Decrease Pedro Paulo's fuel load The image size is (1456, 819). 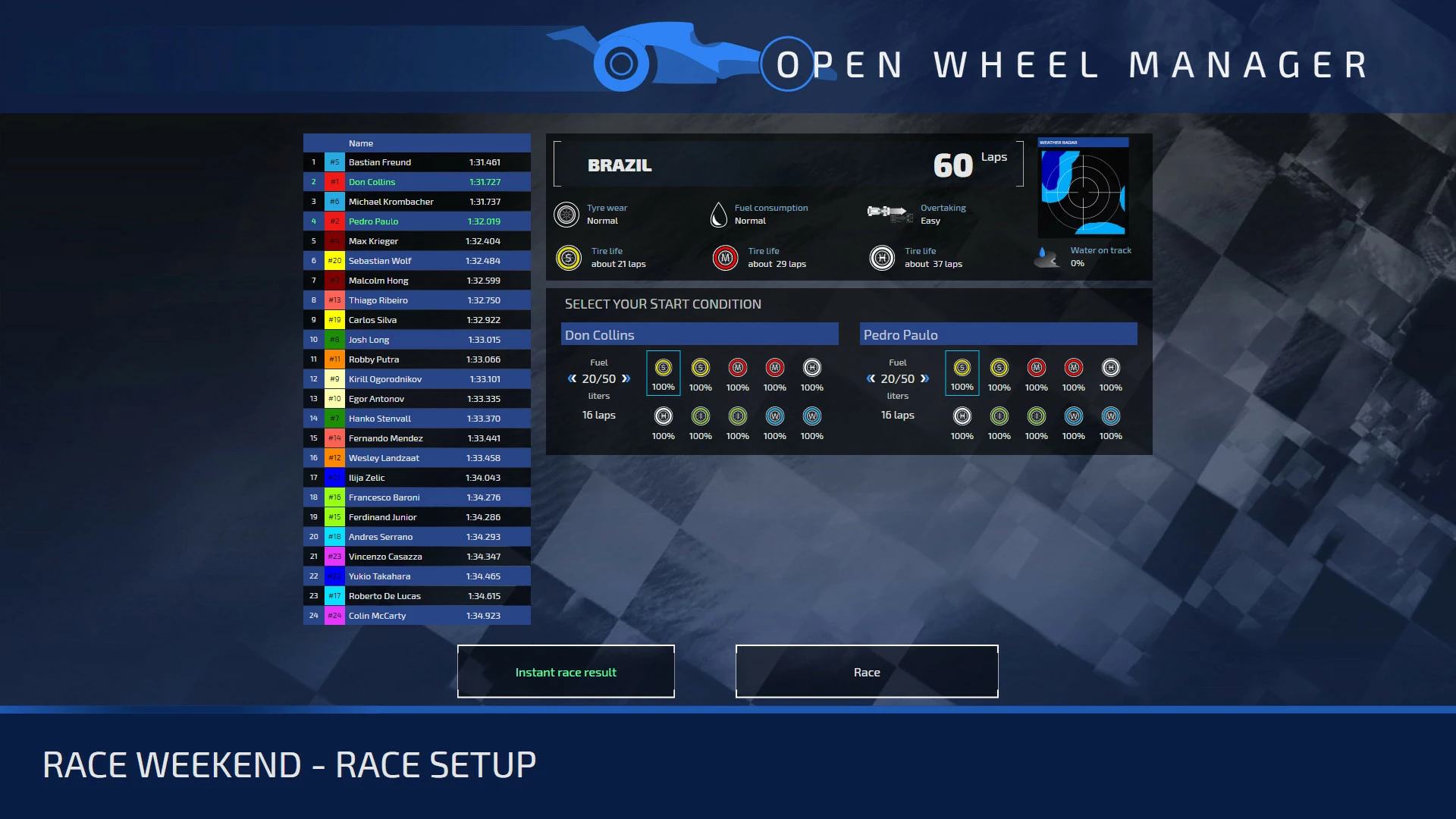871,378
